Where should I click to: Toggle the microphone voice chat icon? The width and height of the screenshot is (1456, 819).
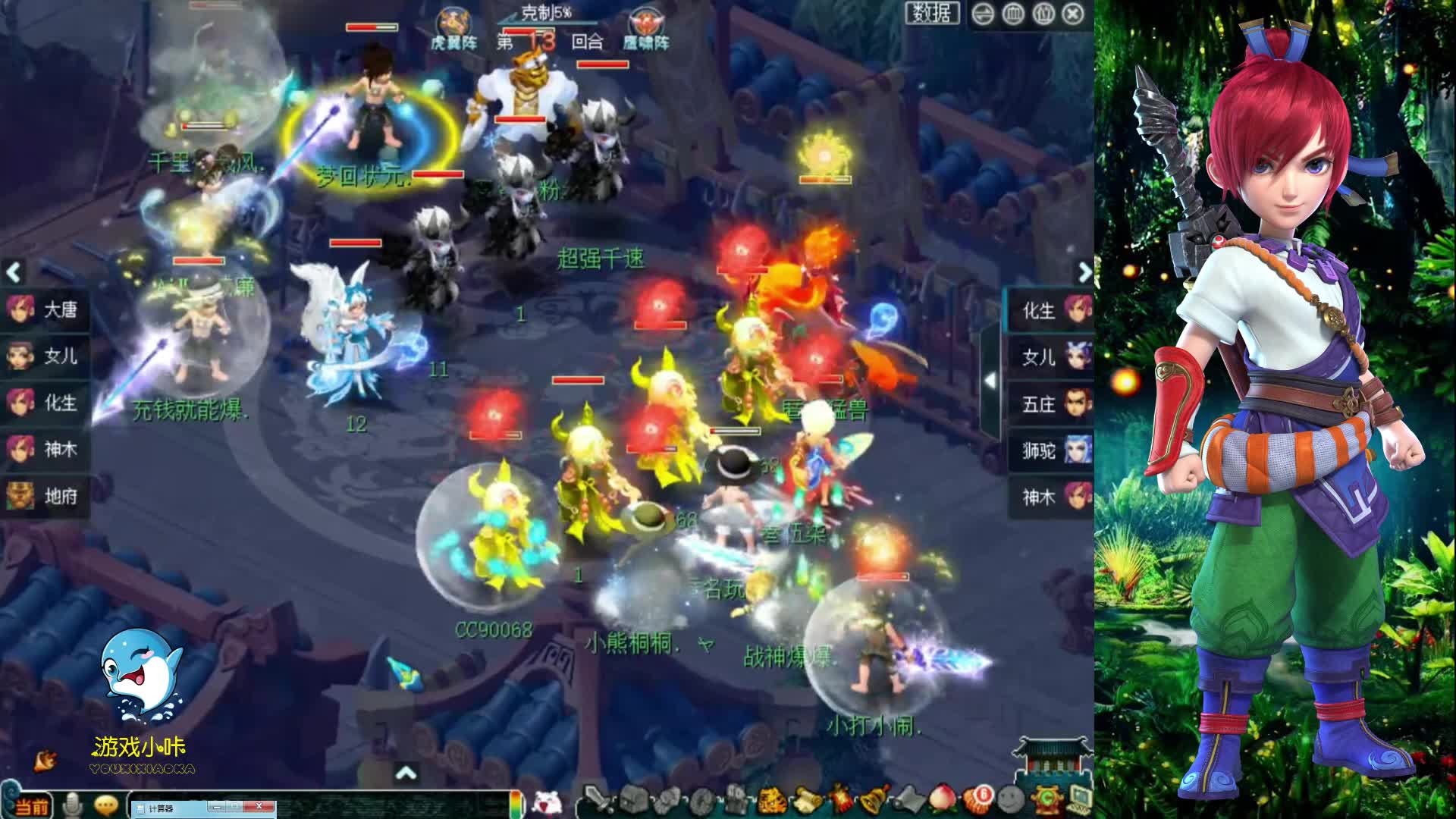[72, 805]
